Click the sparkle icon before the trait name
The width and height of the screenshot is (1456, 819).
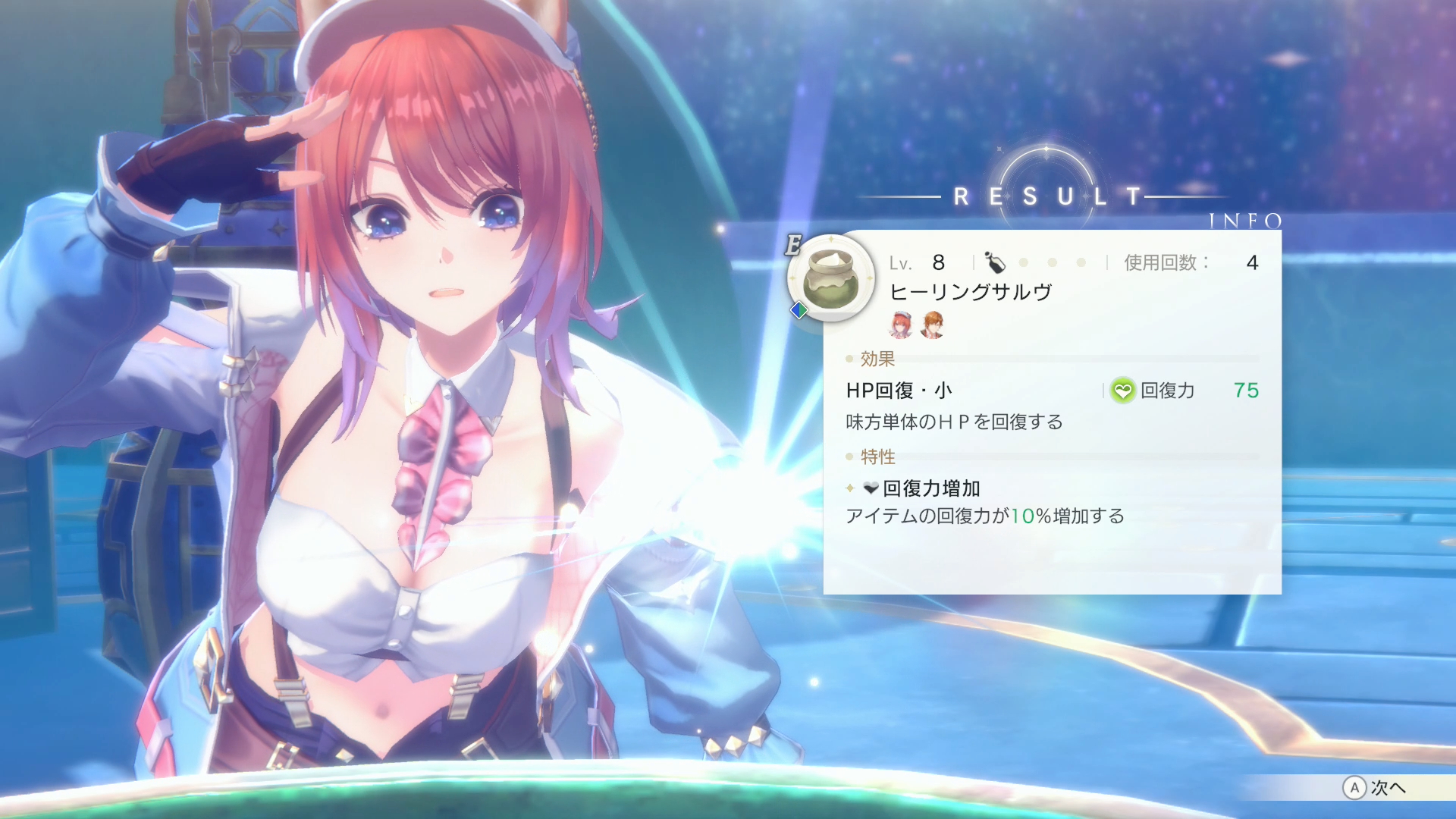848,489
